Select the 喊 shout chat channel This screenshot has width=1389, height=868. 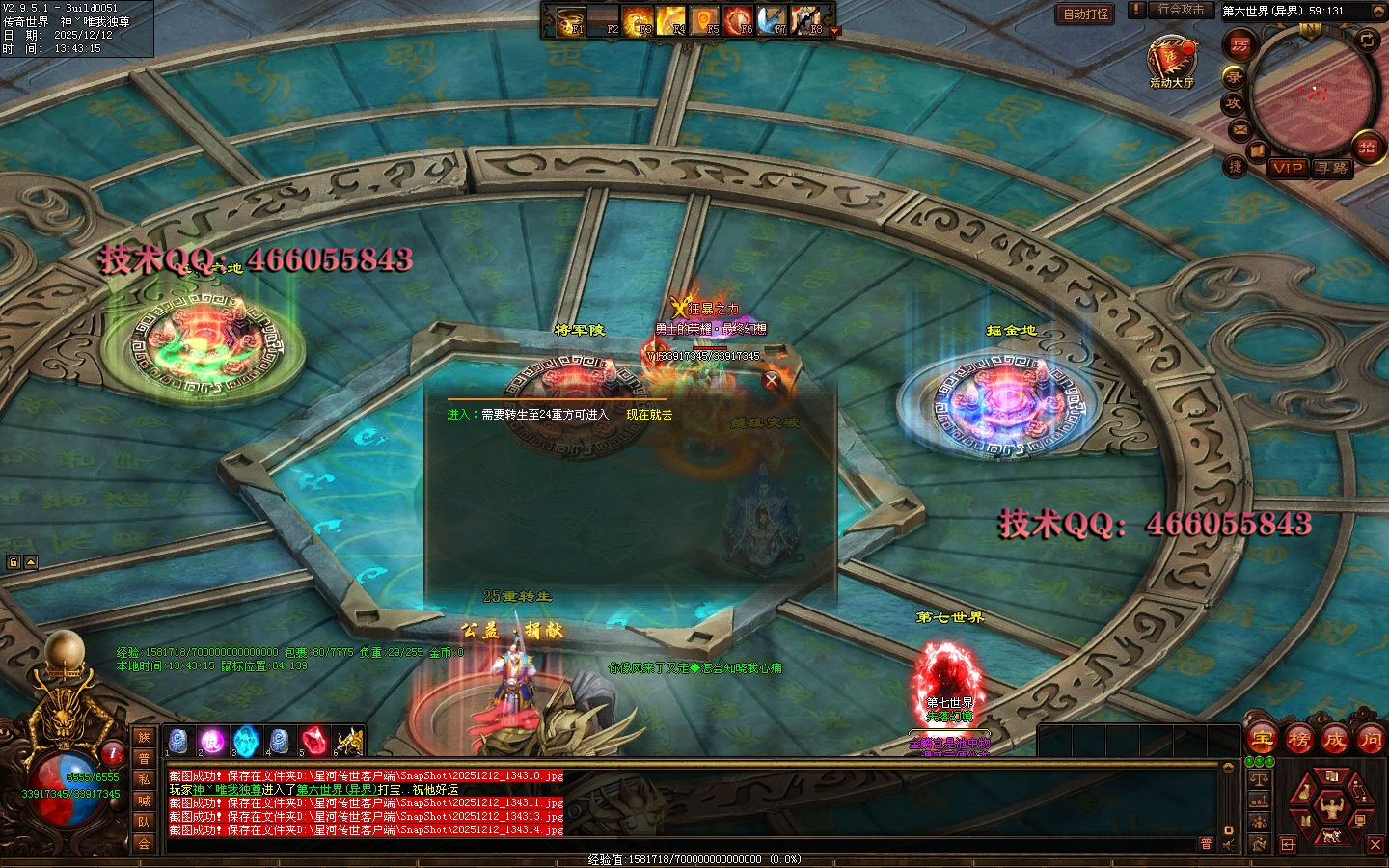coord(144,800)
